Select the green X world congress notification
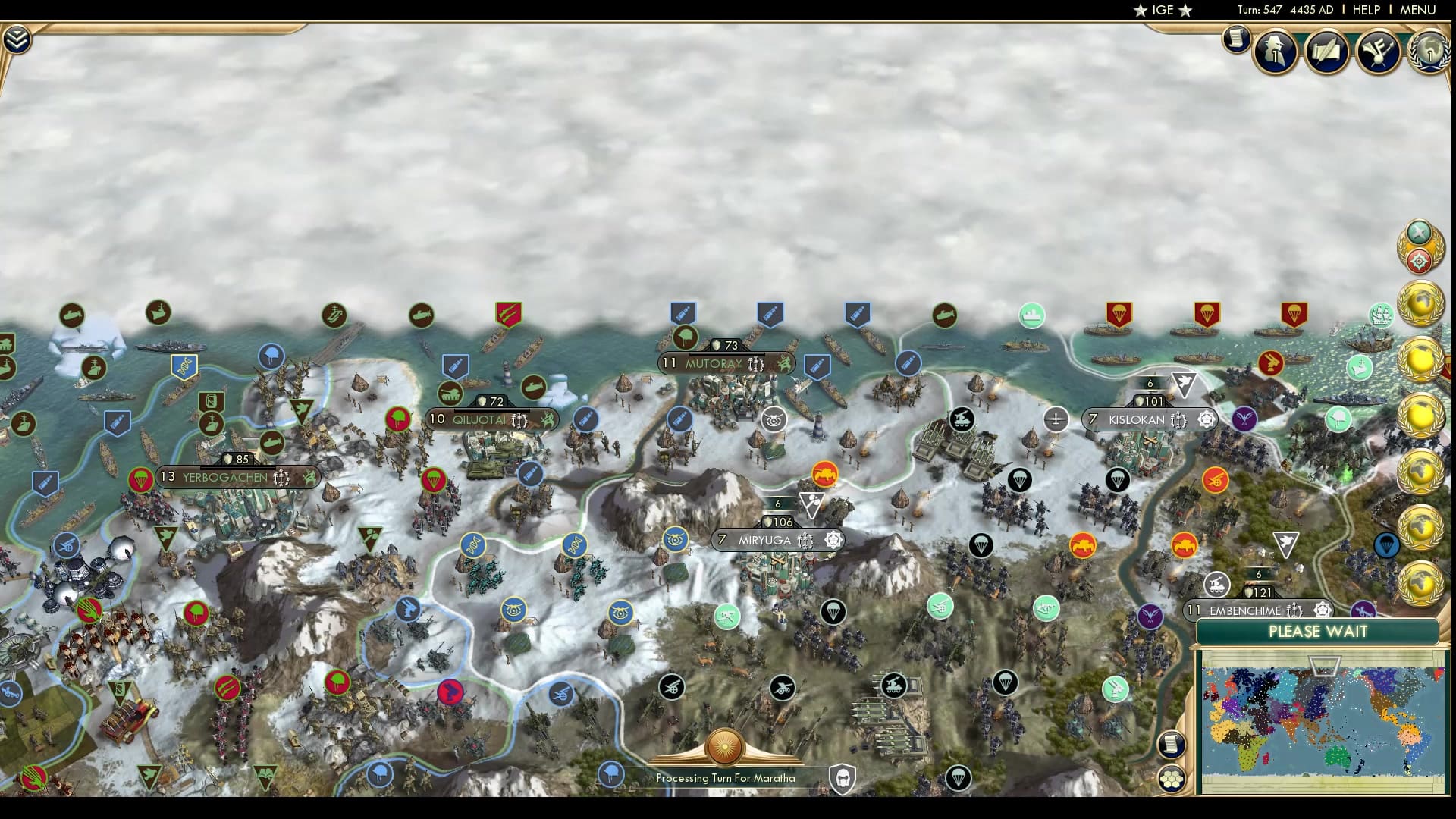 tap(1419, 231)
